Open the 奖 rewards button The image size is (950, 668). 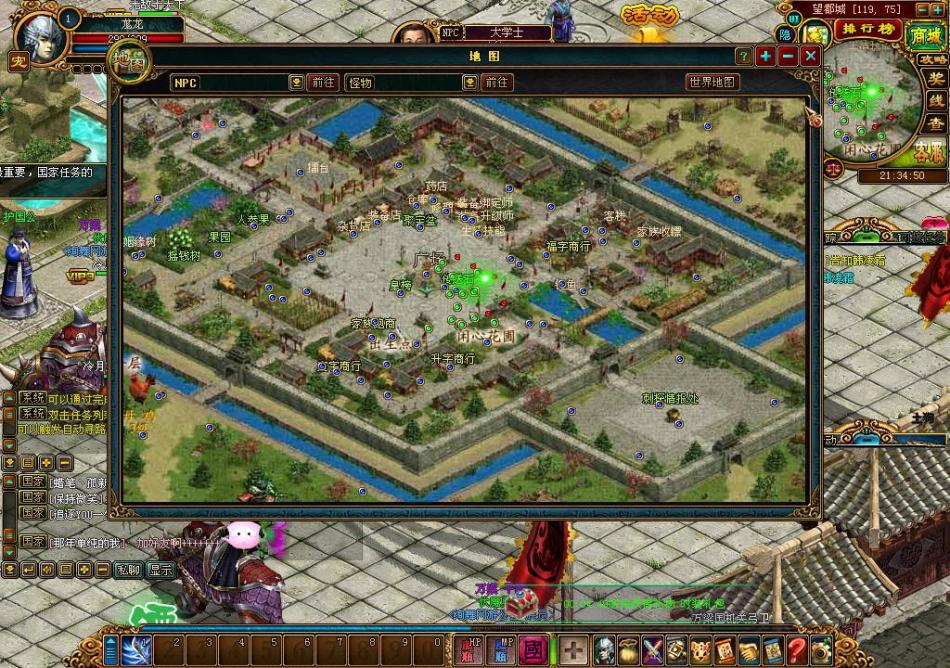(936, 78)
